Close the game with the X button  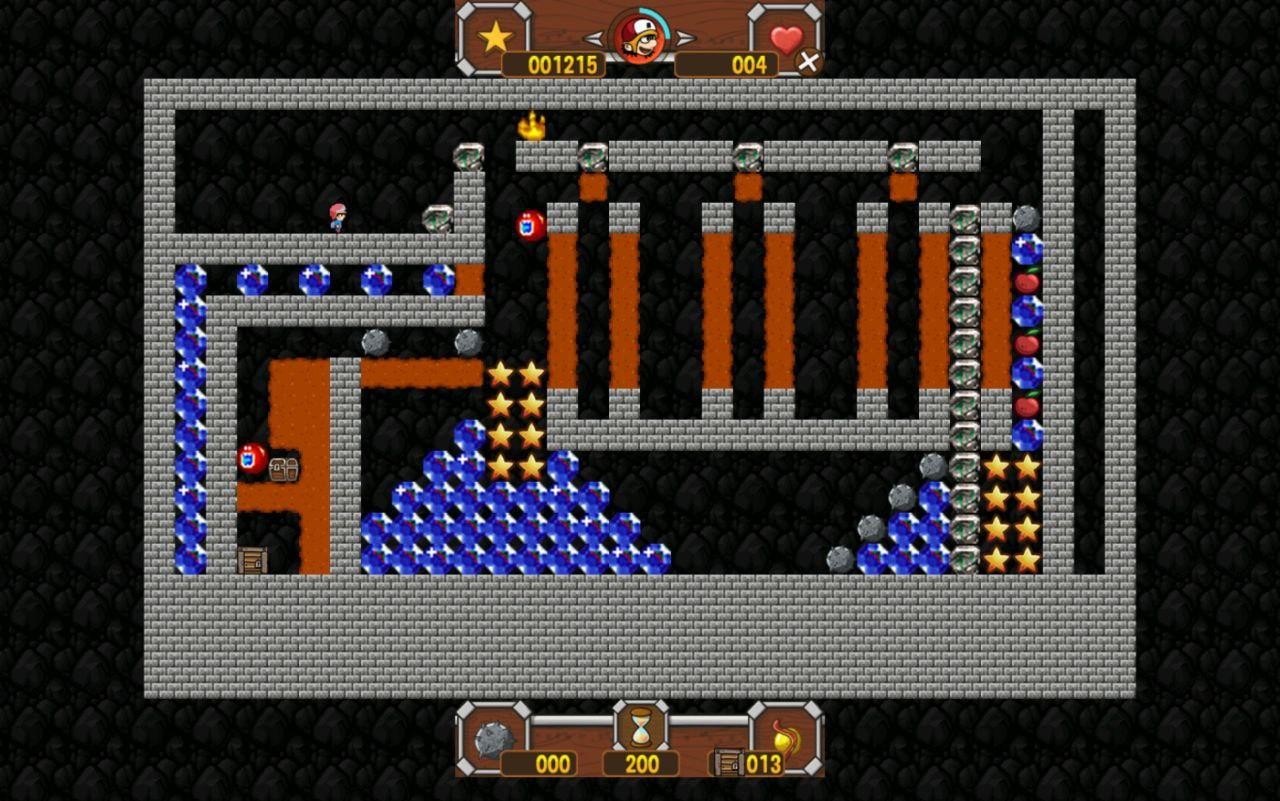point(808,62)
